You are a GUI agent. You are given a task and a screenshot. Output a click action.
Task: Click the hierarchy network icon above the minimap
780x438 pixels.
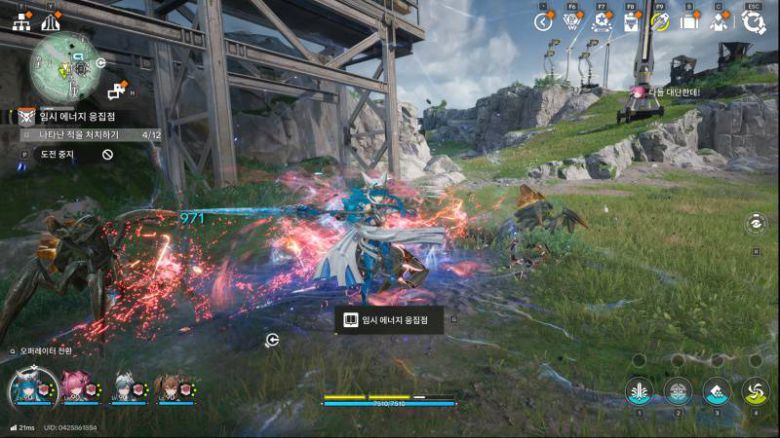[21, 20]
